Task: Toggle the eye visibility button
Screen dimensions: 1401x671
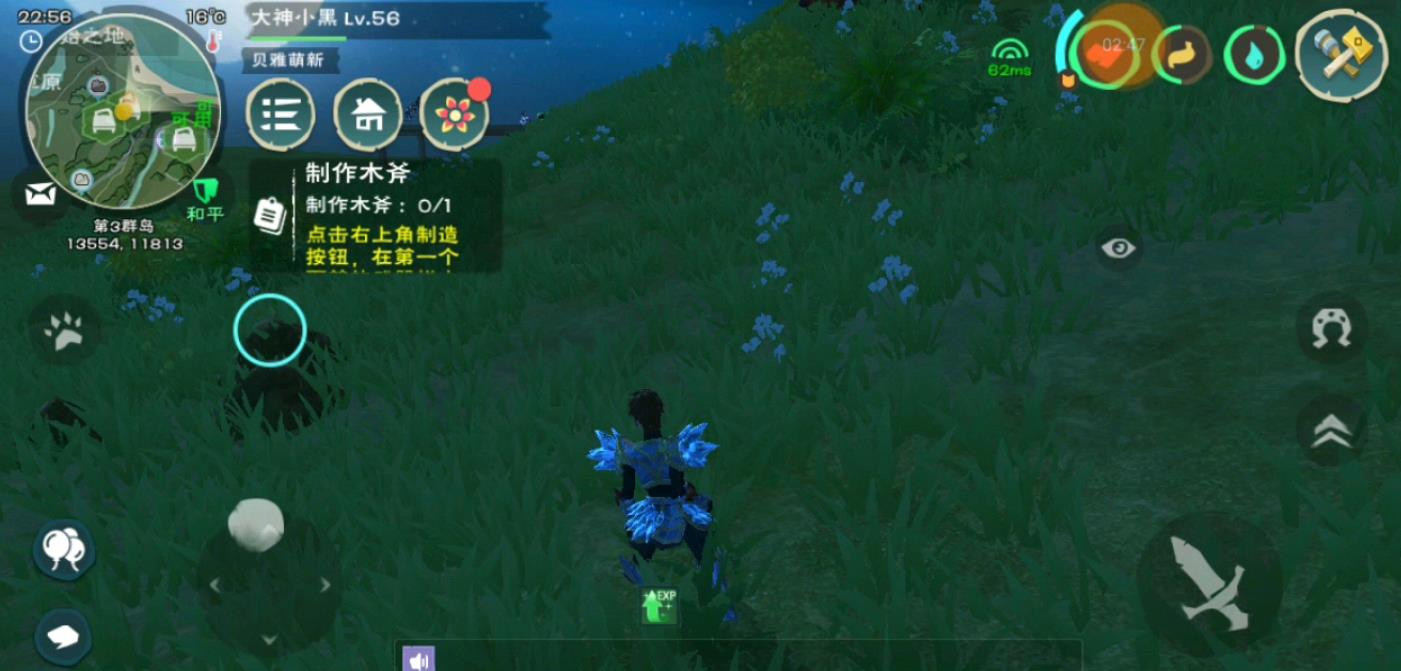Action: pyautogui.click(x=1119, y=248)
